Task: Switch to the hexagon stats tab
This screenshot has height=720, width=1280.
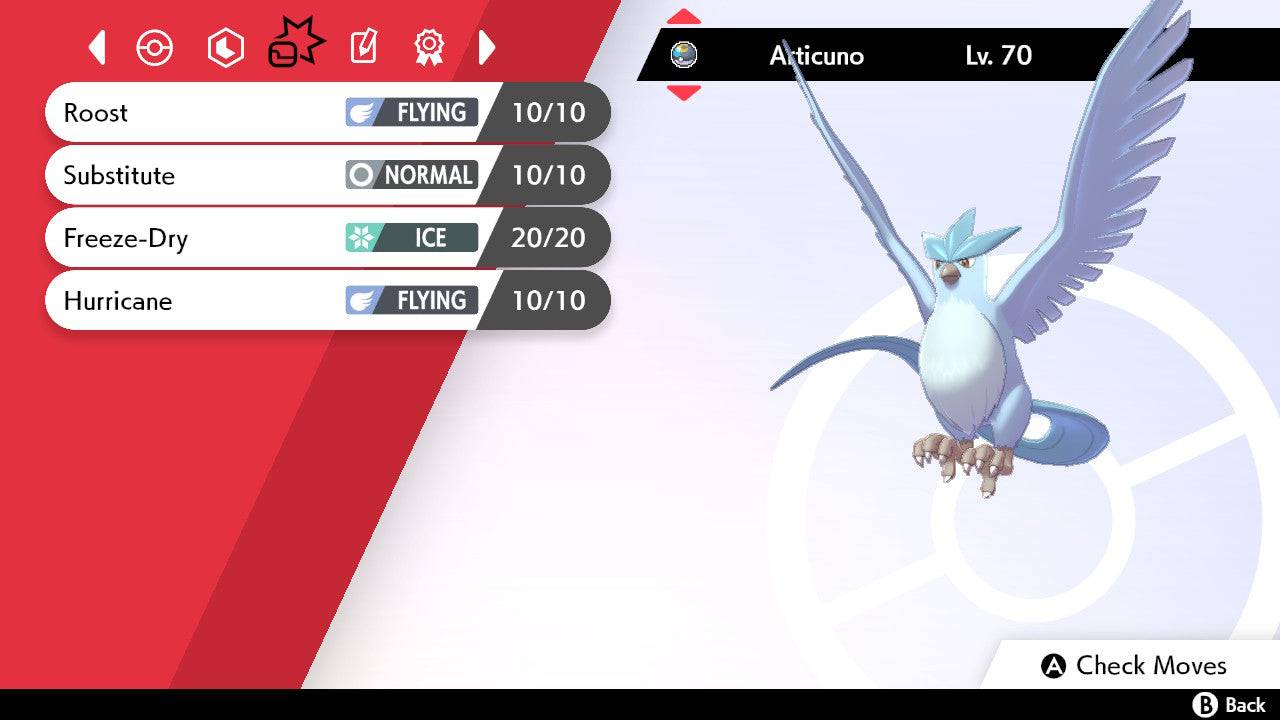Action: (x=225, y=46)
